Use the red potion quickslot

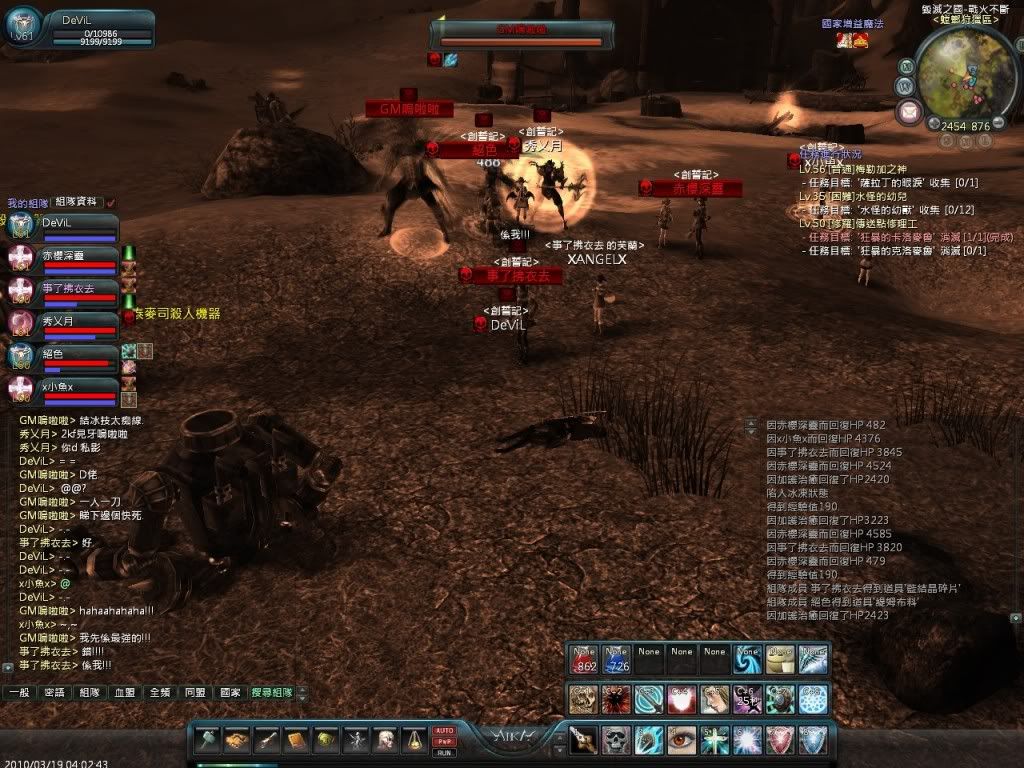(x=583, y=657)
